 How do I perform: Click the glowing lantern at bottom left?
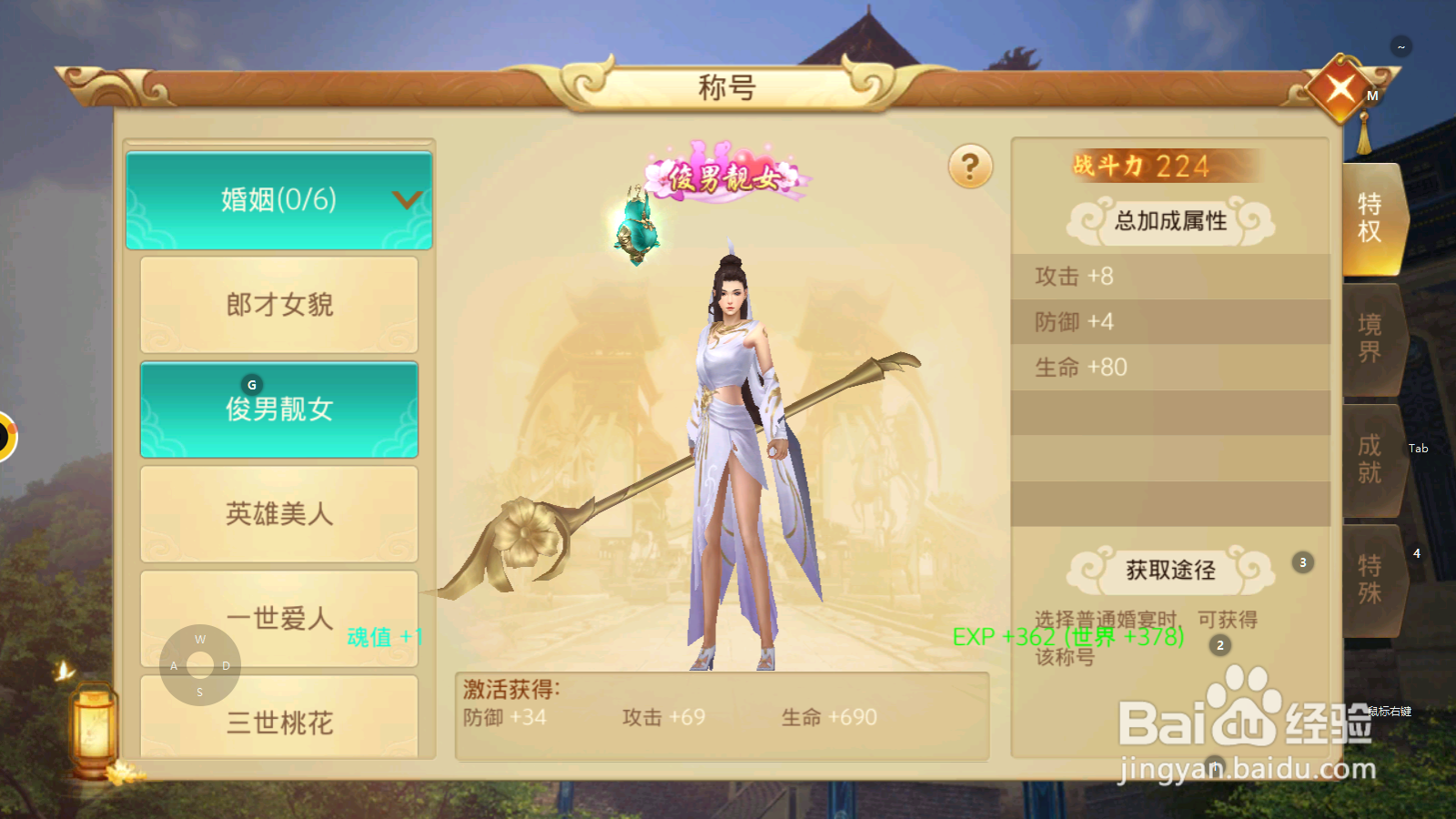[x=91, y=728]
